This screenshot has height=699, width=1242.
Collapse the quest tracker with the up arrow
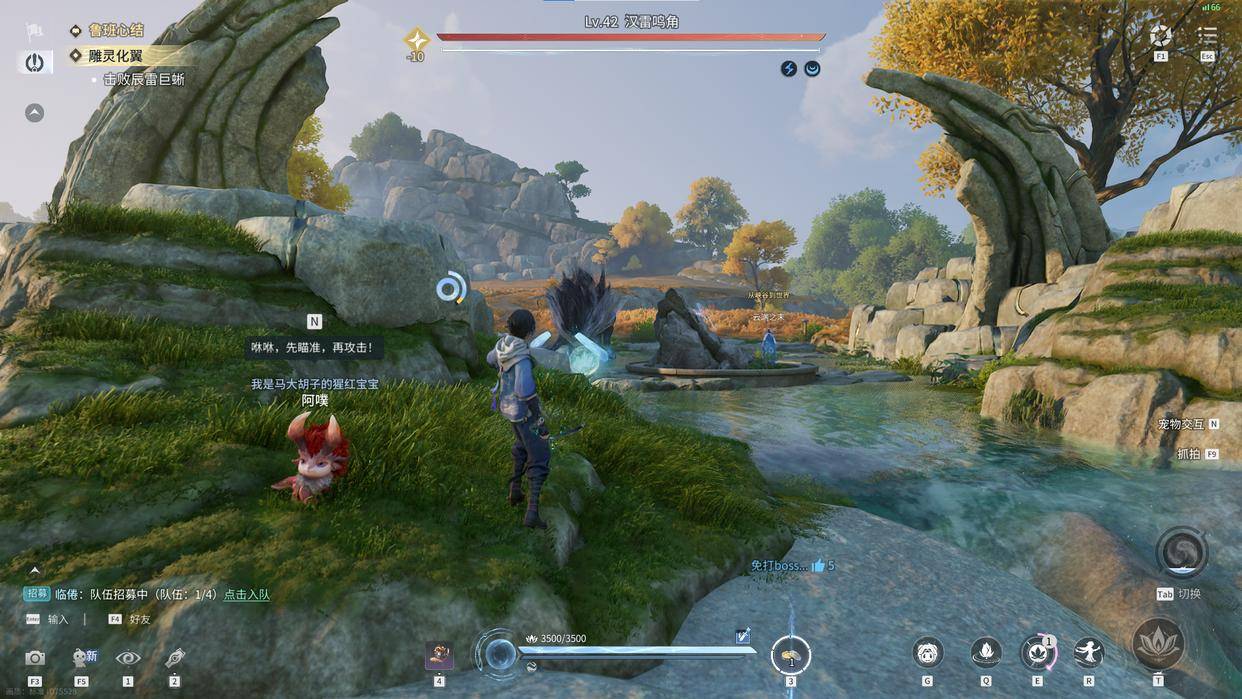(x=35, y=113)
